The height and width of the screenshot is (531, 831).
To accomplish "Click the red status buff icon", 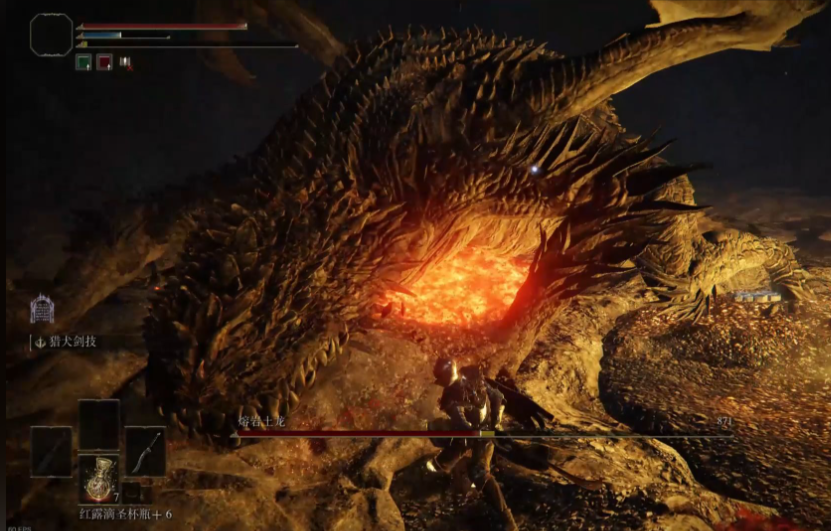I will [104, 62].
